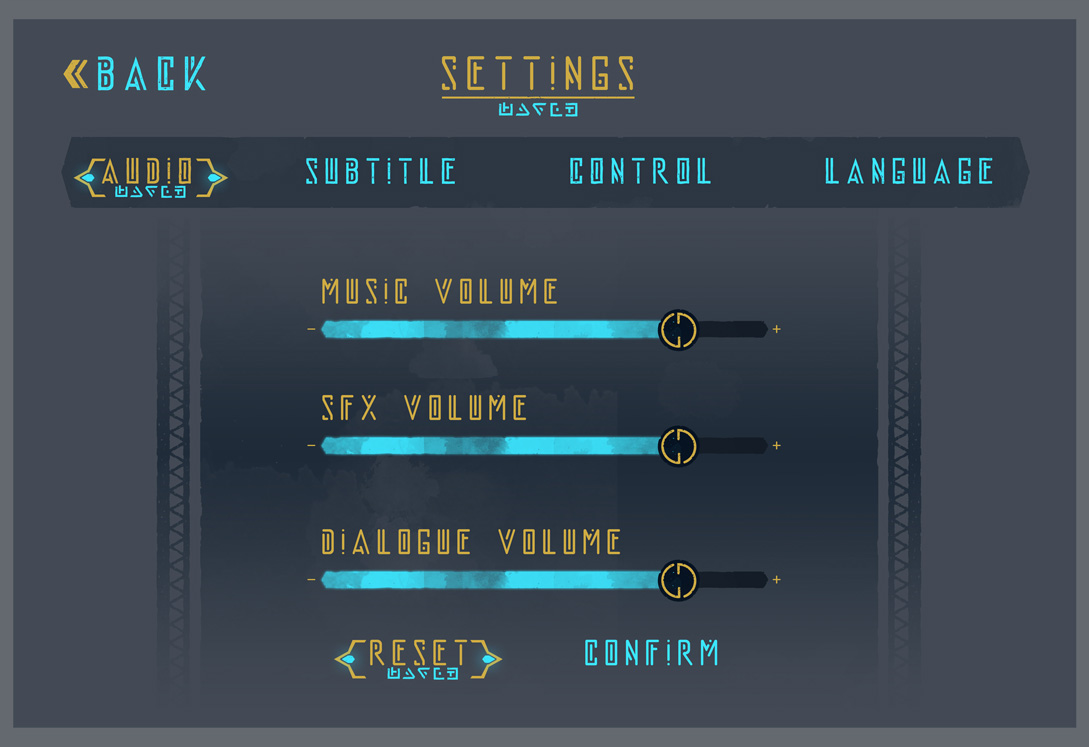This screenshot has height=747, width=1089.
Task: Reduce dialogue volume with the minus sign
Action: click(x=311, y=579)
